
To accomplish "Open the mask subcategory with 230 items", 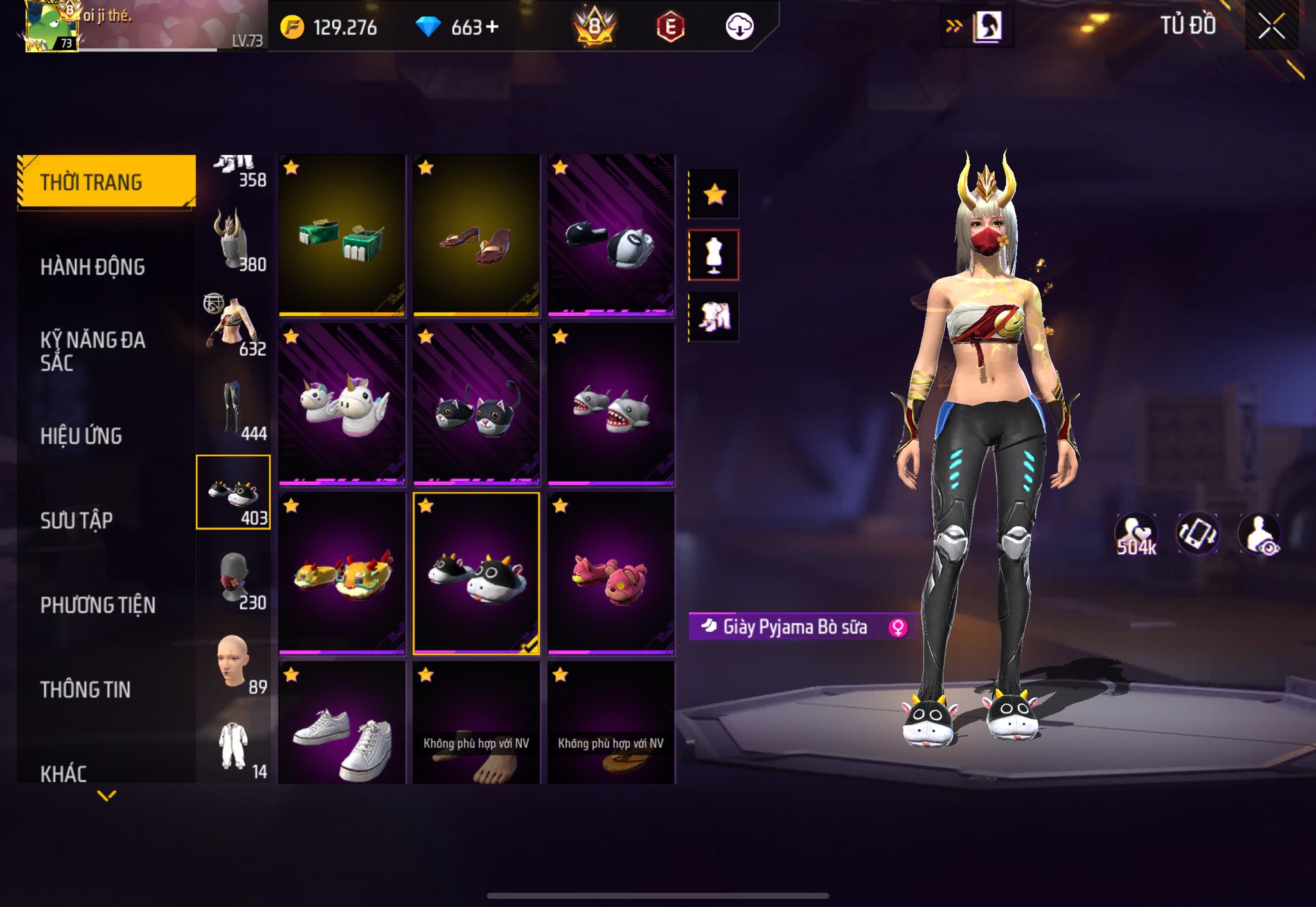I will (234, 578).
